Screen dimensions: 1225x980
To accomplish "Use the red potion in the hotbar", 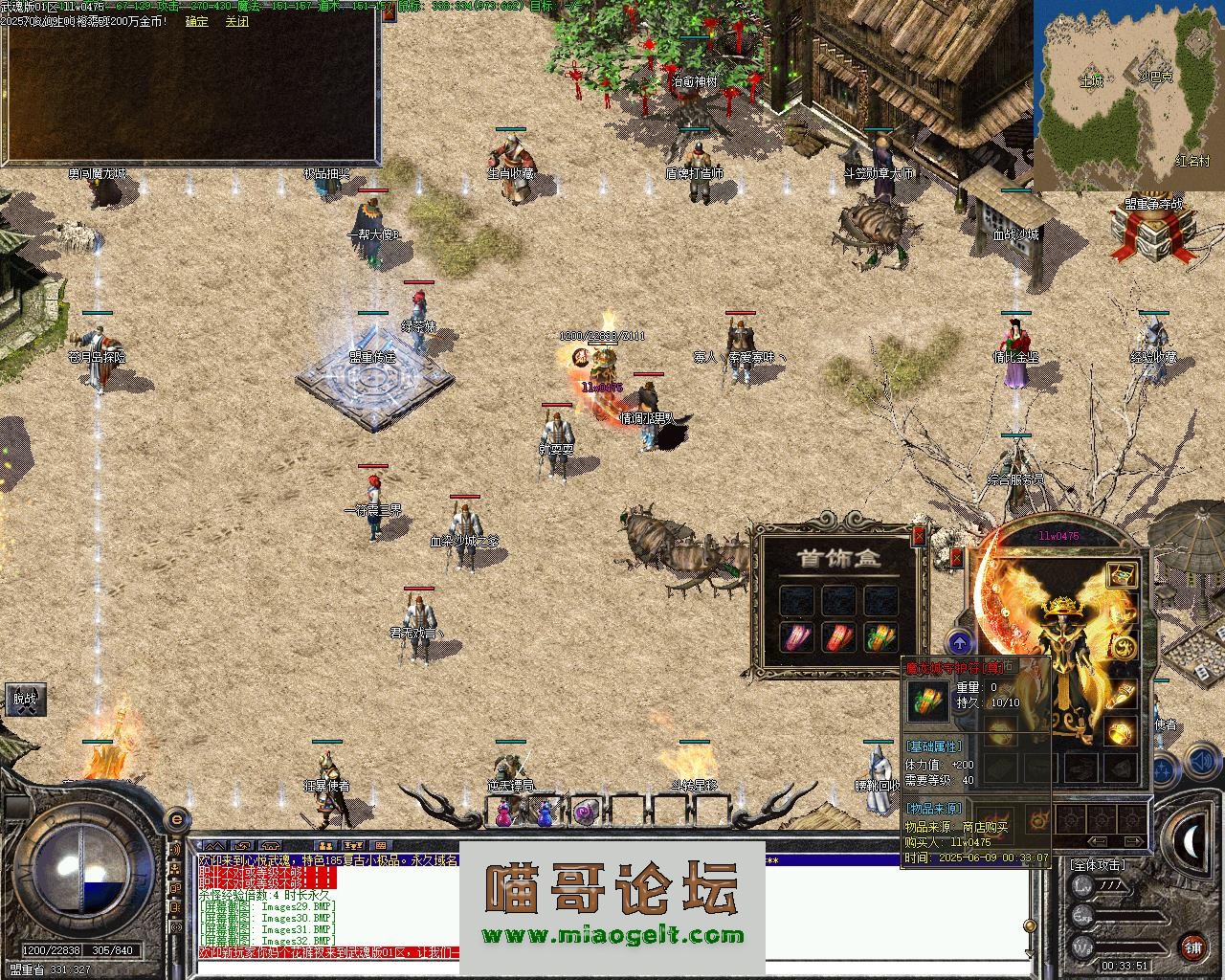I will (502, 814).
